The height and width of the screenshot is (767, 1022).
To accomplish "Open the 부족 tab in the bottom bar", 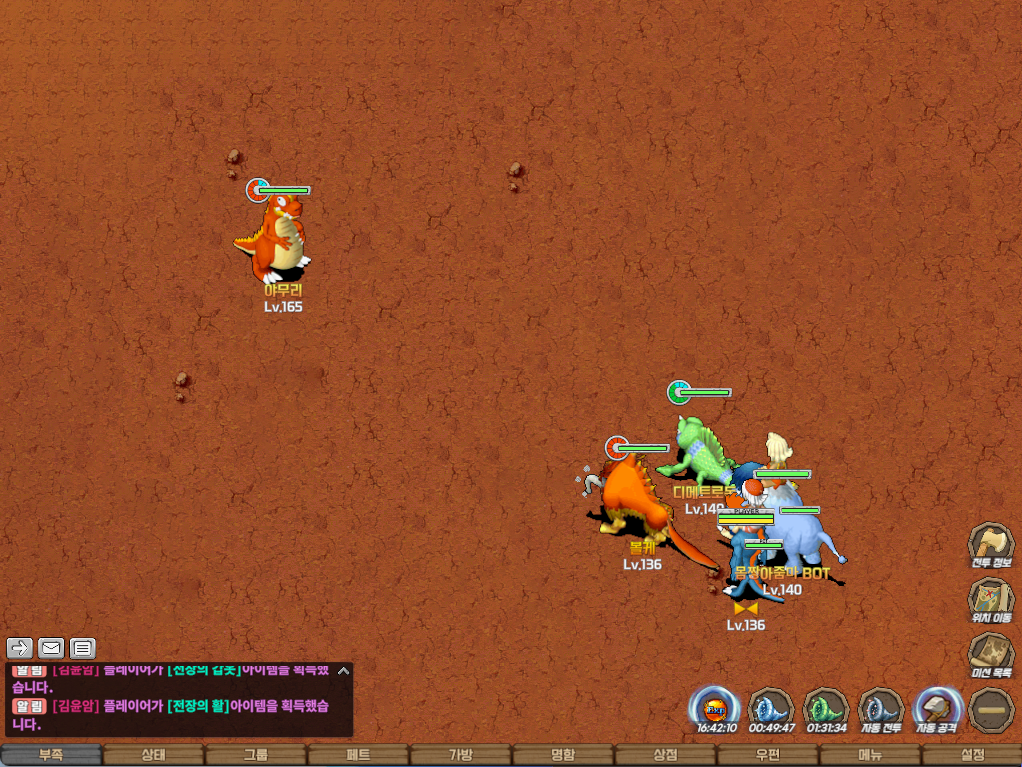I will [51, 755].
